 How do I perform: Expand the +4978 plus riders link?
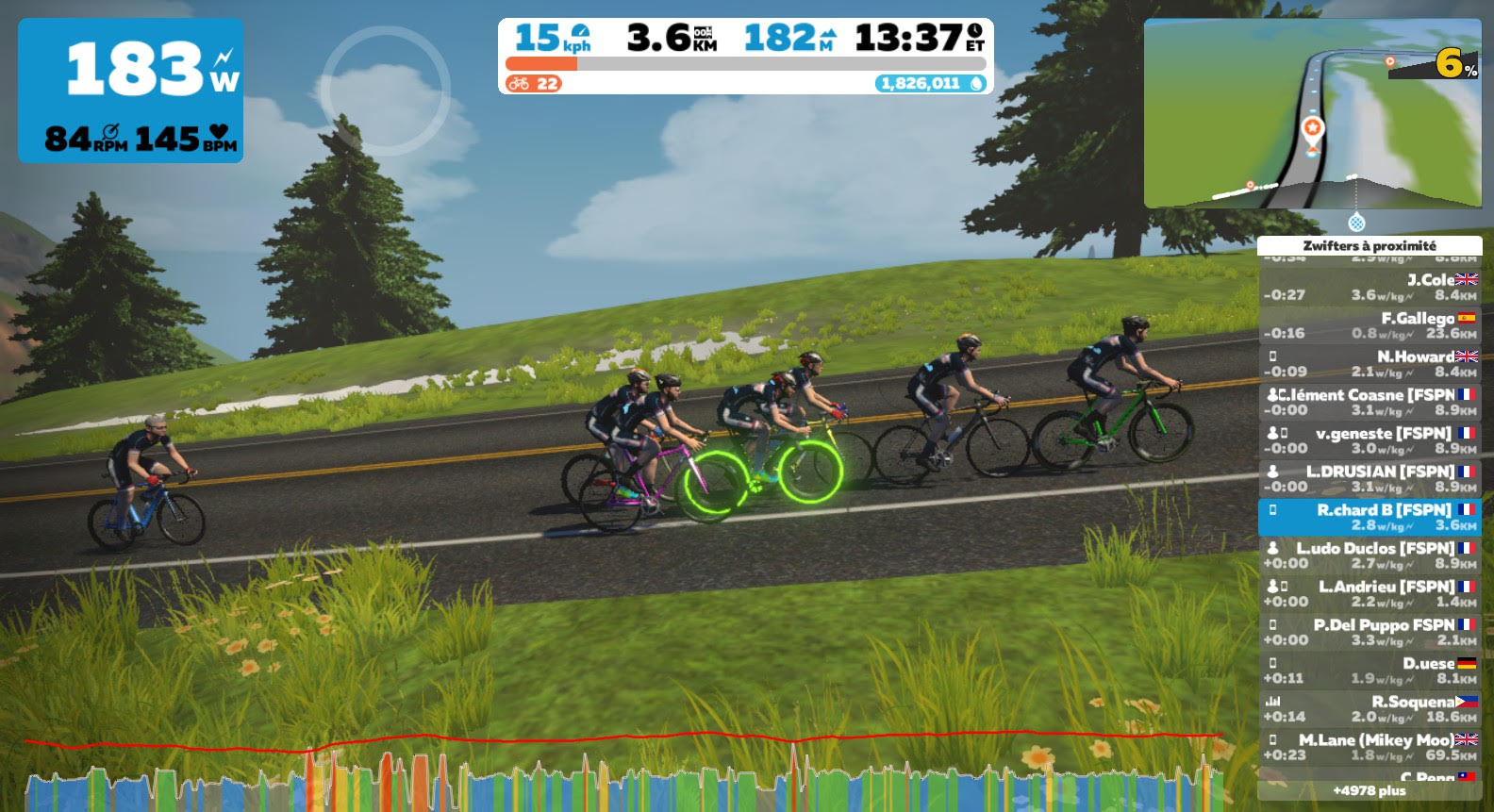1369,790
